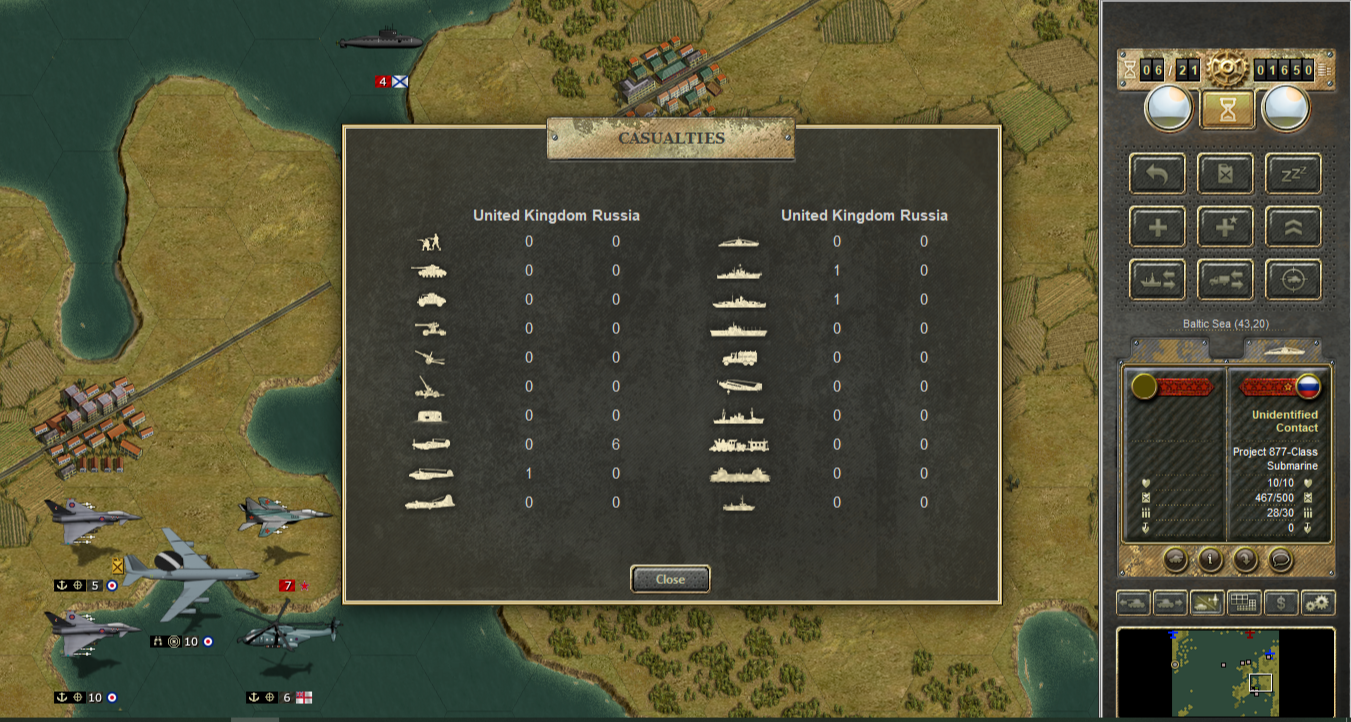Upgrade the unit with the chevron button

[x=1293, y=227]
